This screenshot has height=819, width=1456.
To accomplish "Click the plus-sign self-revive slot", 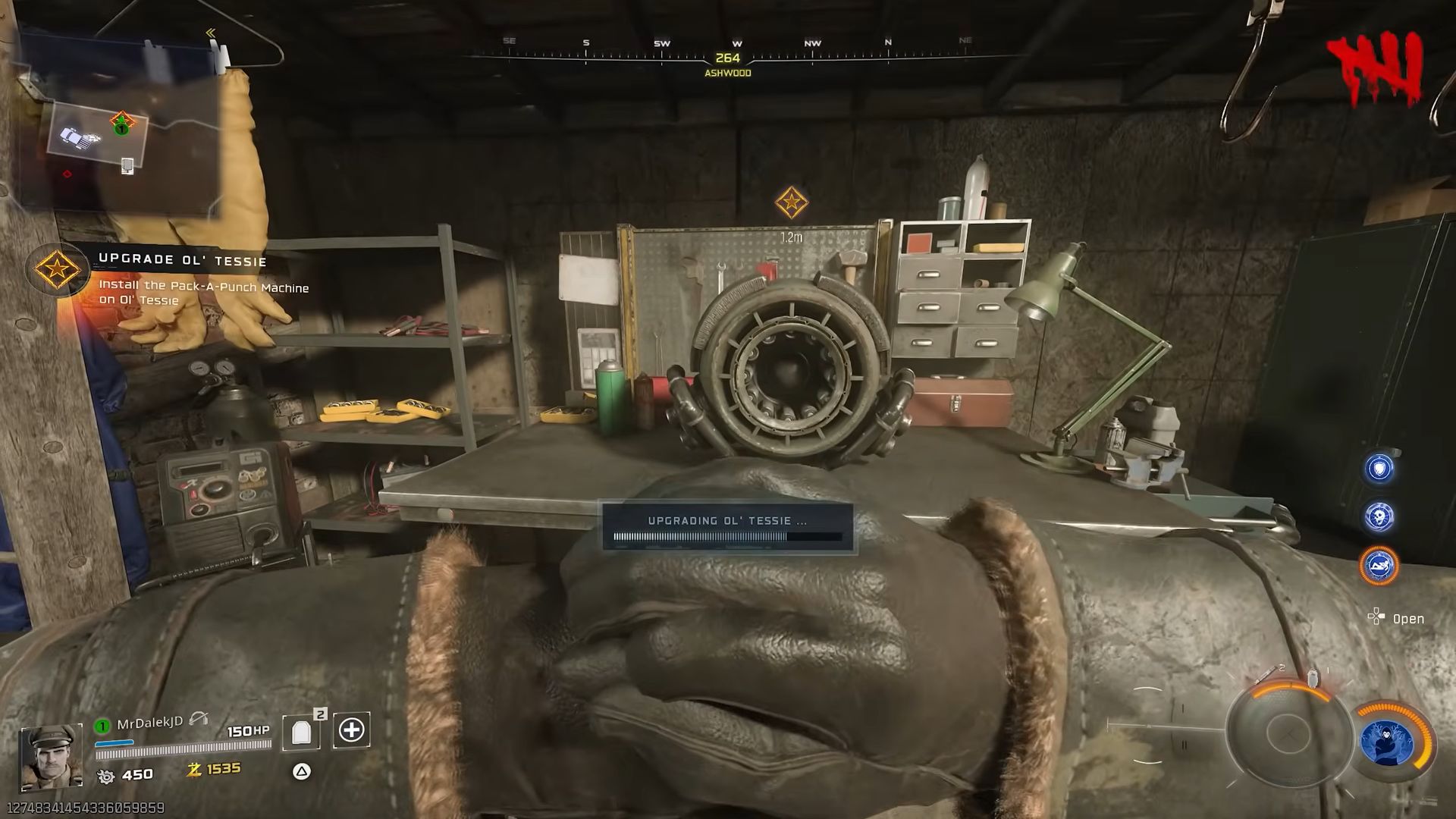I will [x=351, y=730].
